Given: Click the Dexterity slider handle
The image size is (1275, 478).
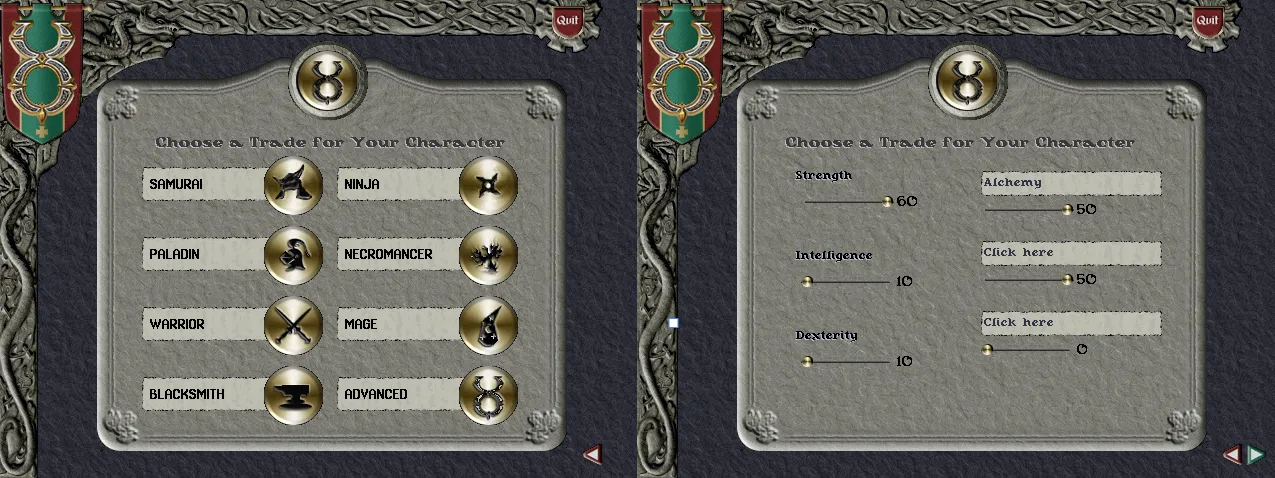Looking at the screenshot, I should pyautogui.click(x=807, y=361).
